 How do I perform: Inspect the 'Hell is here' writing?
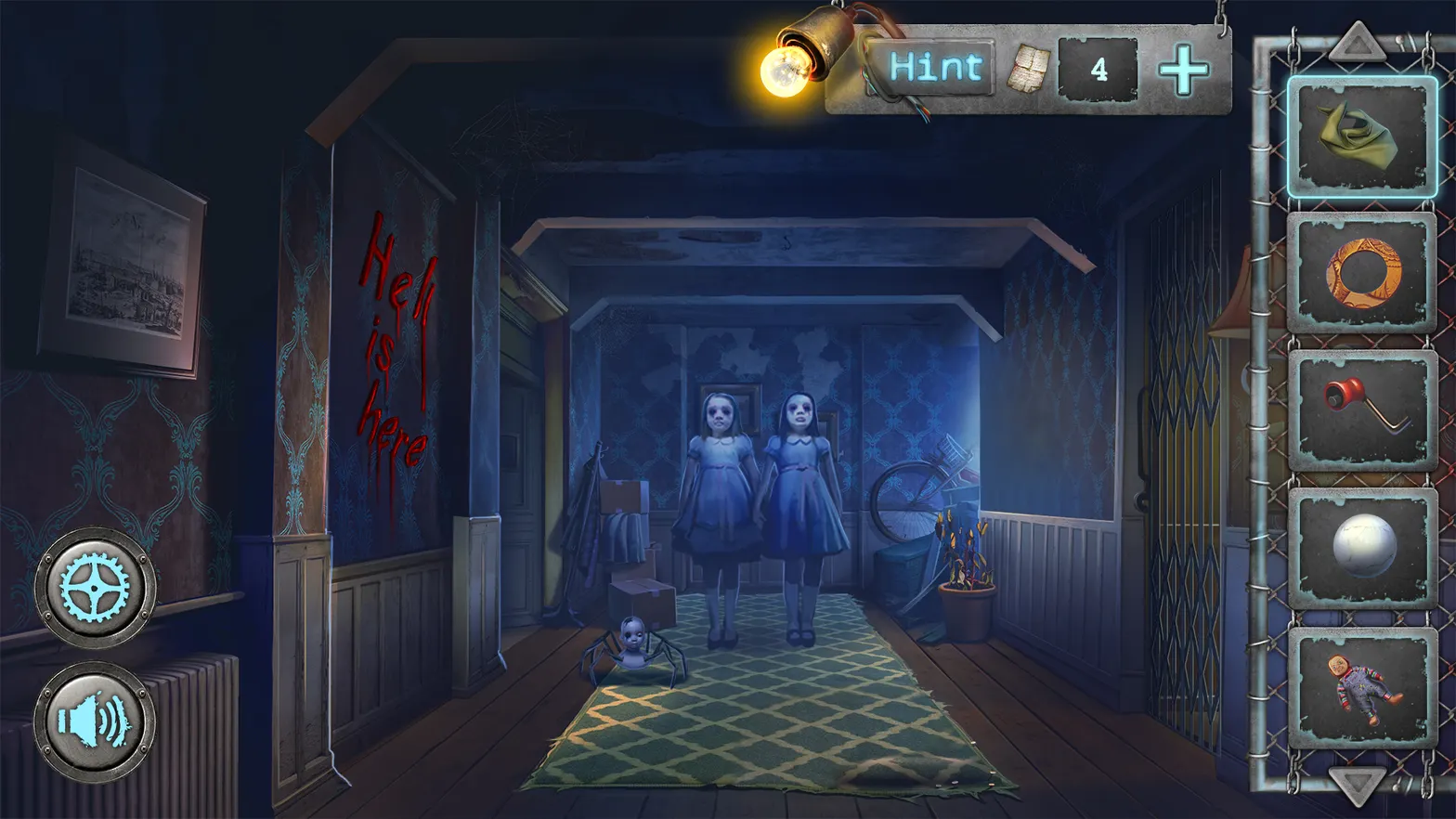click(x=396, y=348)
